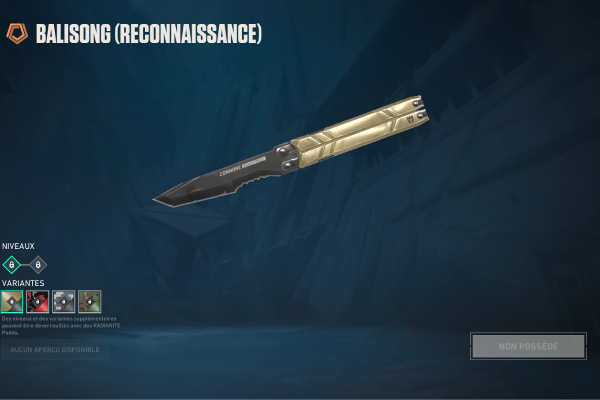This screenshot has height=400, width=600.
Task: Select the second locked level diamond
Action: coord(38,265)
